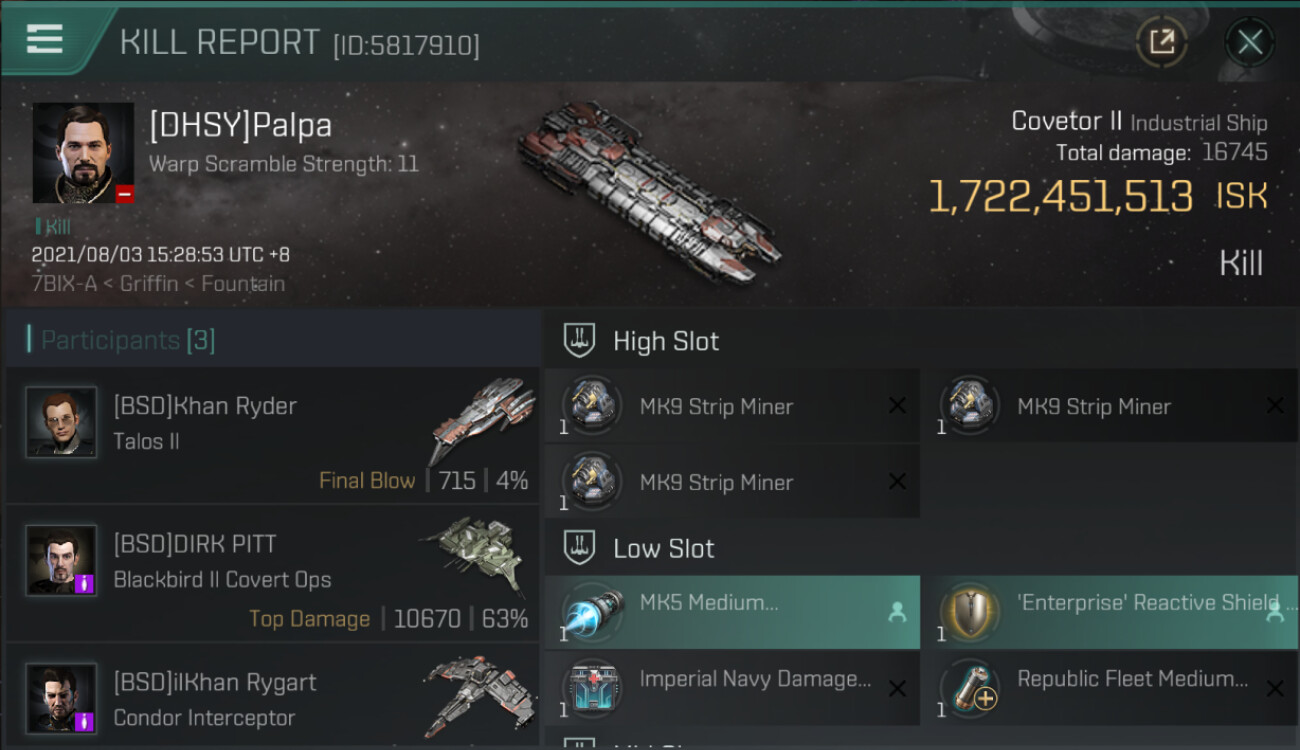Screen dimensions: 1300x750
Task: Select participant ilKhan Rygart row
Action: [272, 698]
